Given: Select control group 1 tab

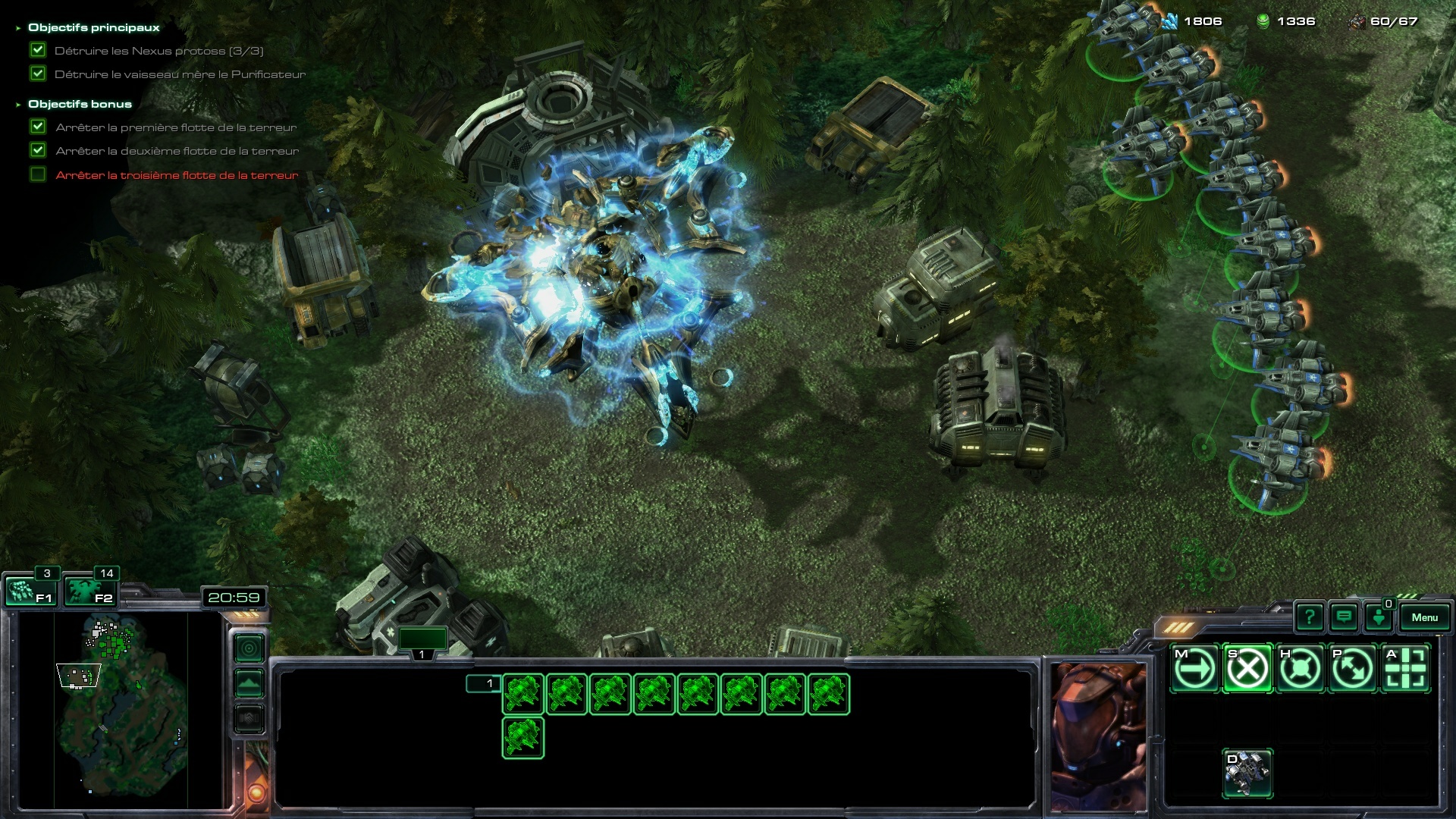Looking at the screenshot, I should coord(422,642).
